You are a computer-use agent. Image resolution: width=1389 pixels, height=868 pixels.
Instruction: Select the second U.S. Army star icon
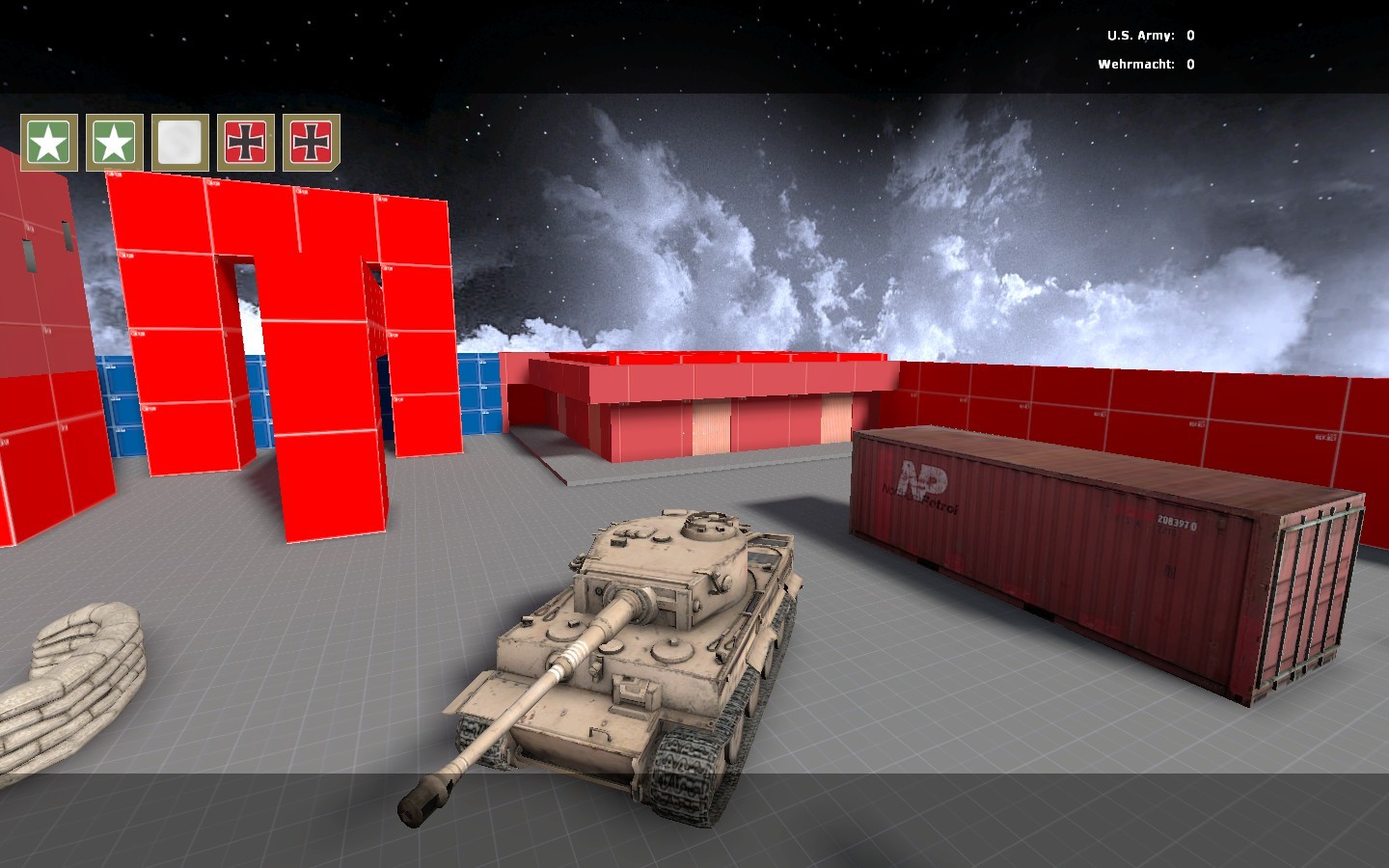[113, 143]
